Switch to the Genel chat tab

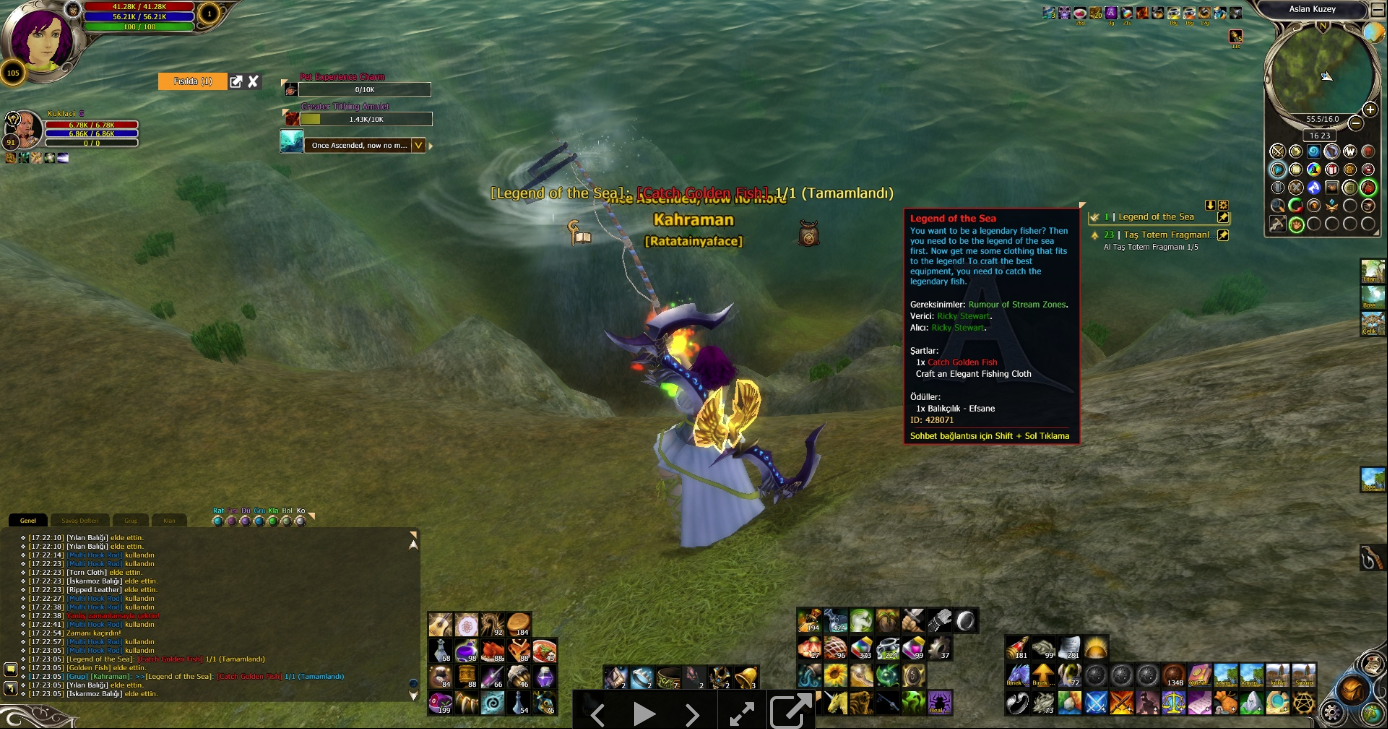(x=28, y=520)
